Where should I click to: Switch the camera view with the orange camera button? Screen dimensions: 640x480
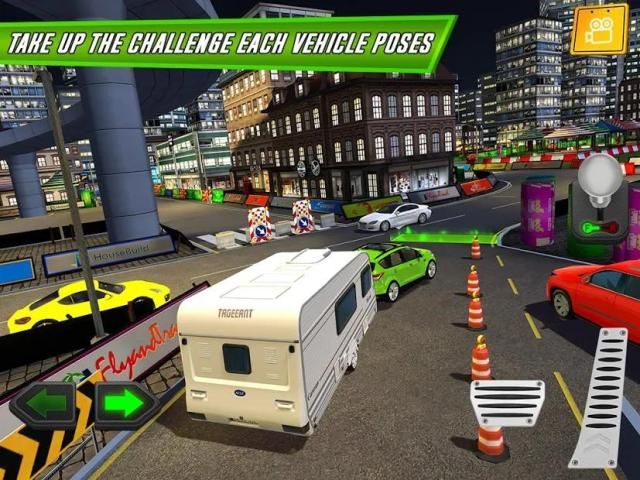click(x=599, y=29)
